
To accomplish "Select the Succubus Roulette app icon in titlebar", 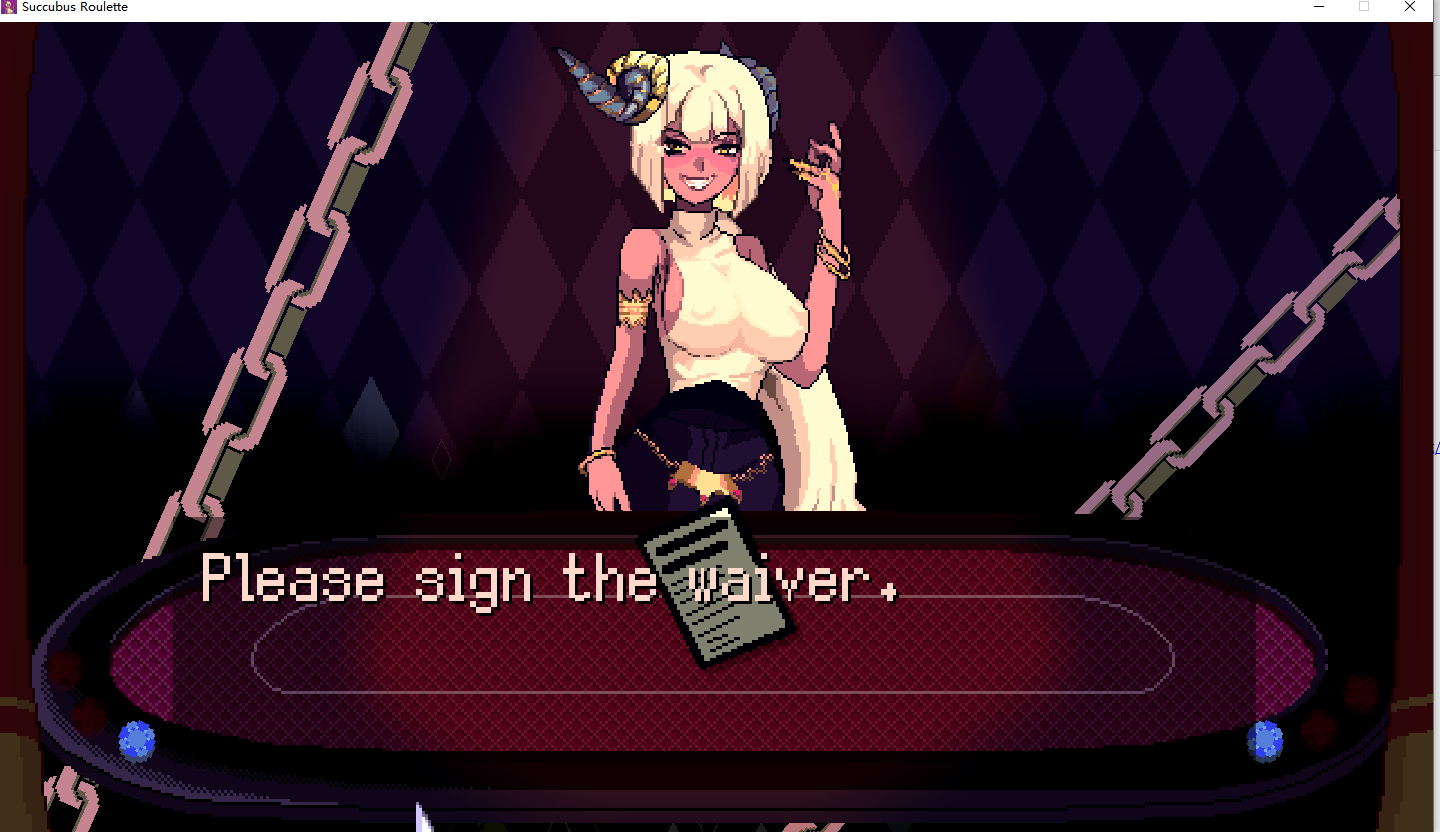I will [10, 7].
